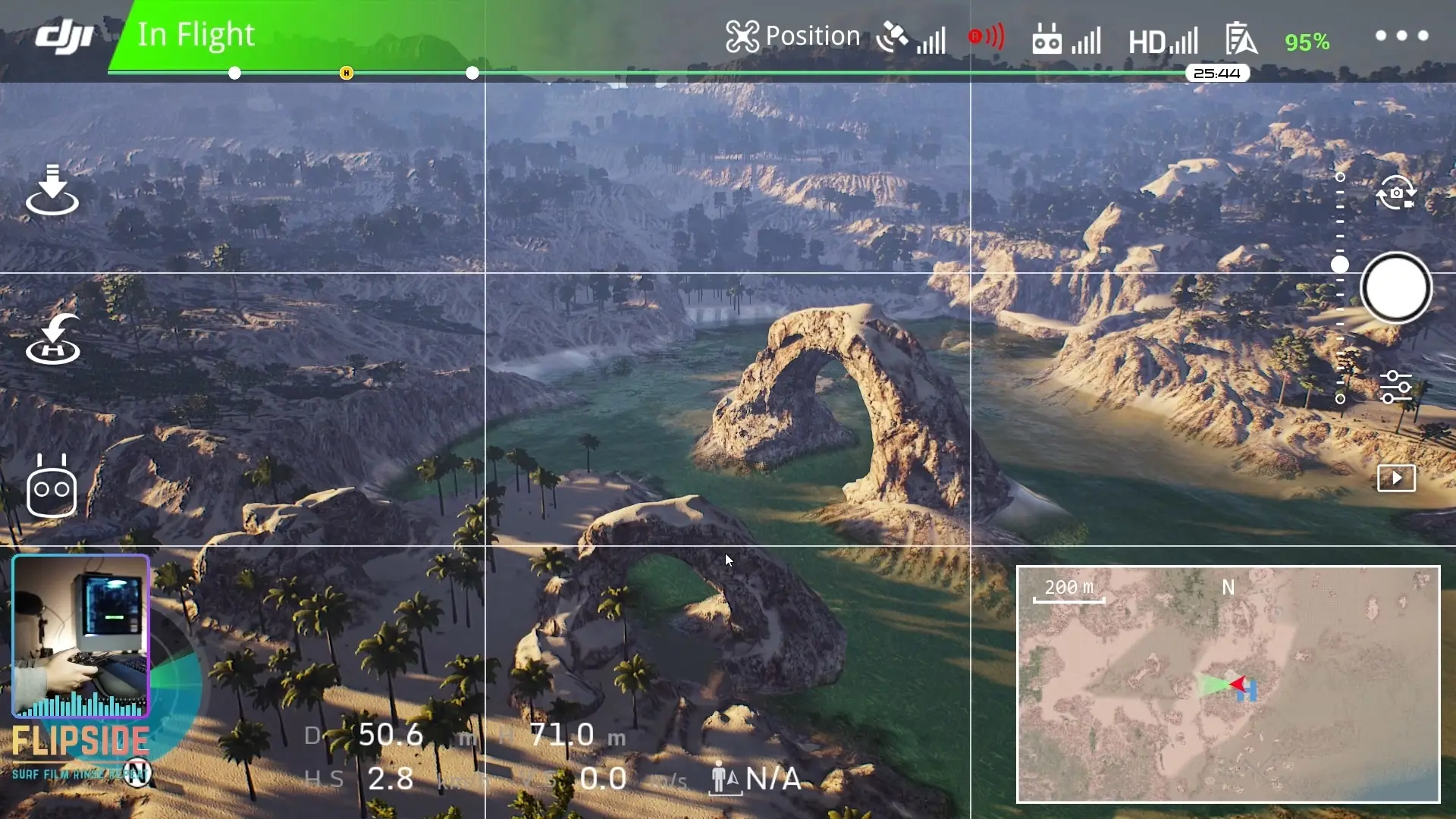Viewport: 1456px width, 819px height.
Task: Select the yellow home point battery marker
Action: click(347, 73)
